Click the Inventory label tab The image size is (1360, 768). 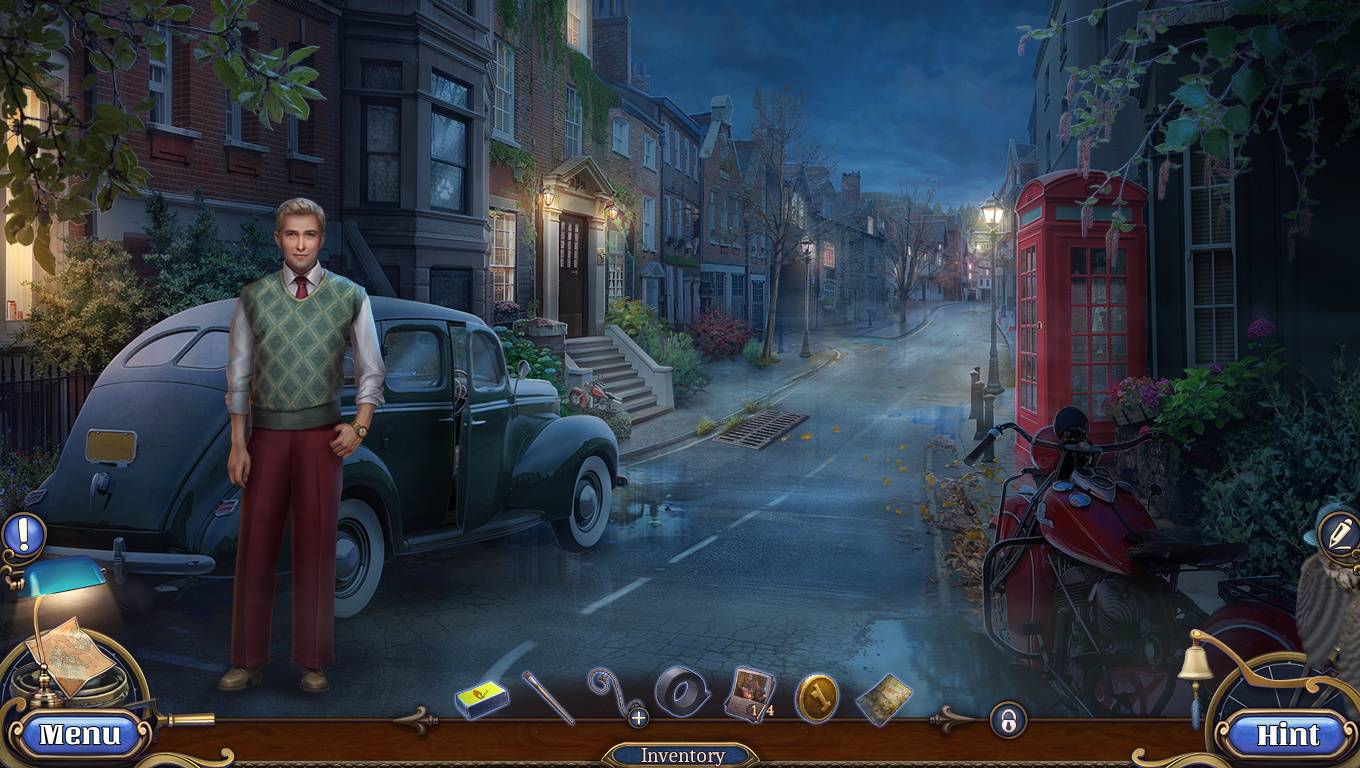pyautogui.click(x=681, y=756)
